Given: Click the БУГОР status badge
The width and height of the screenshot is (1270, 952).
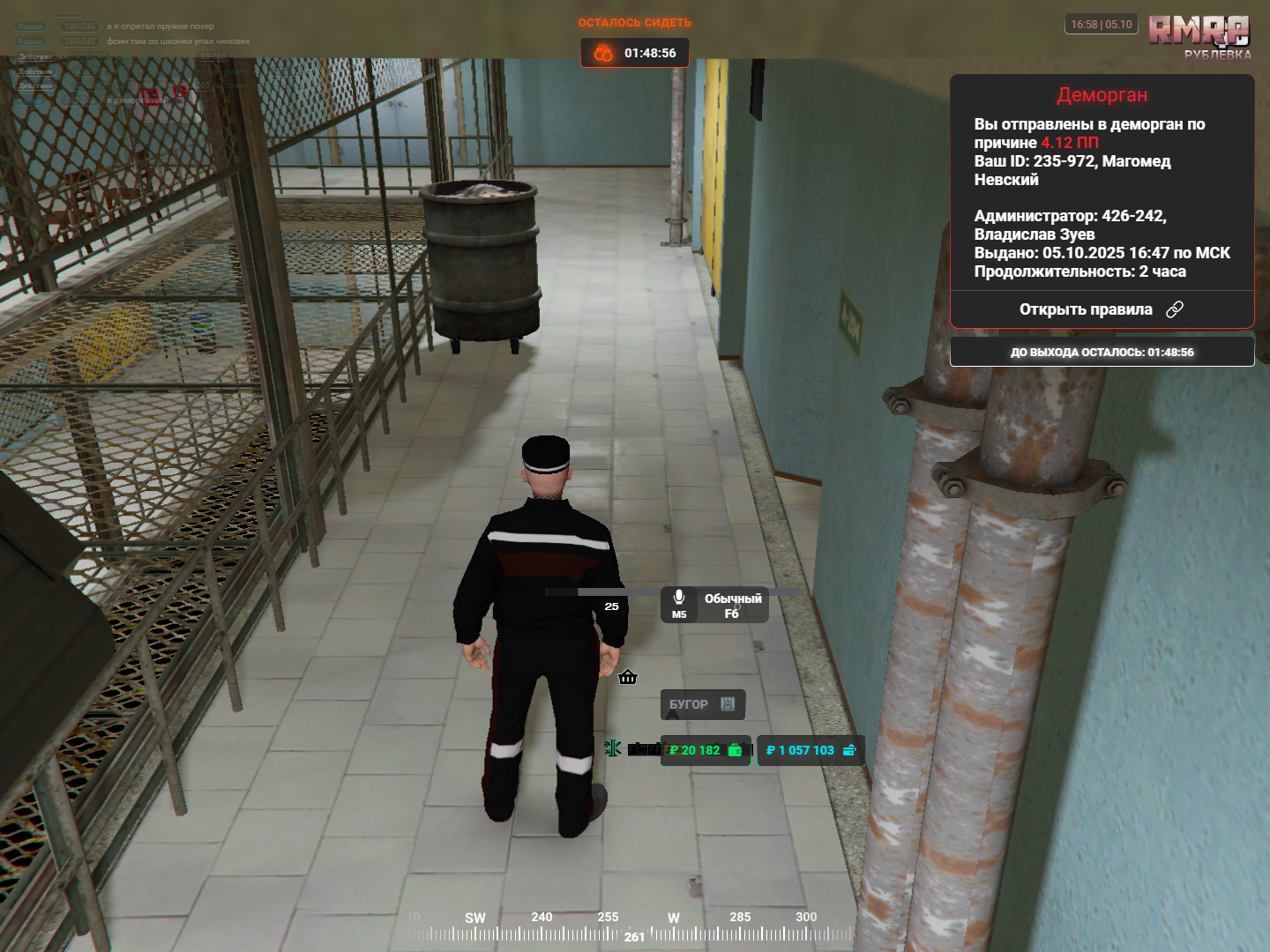Looking at the screenshot, I should point(702,704).
